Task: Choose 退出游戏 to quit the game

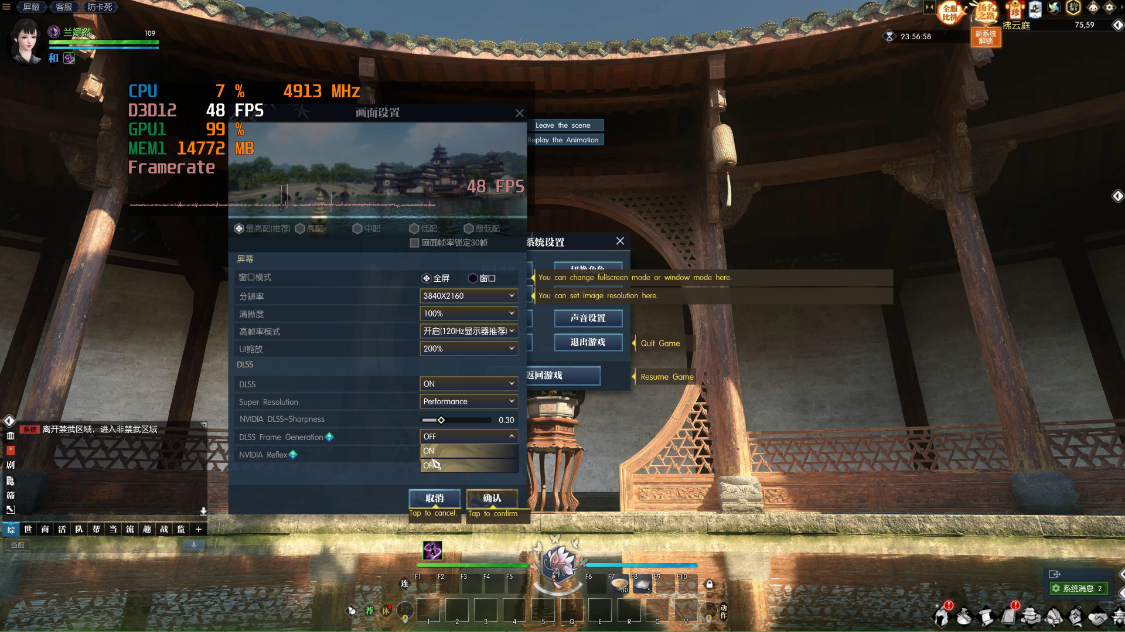Action: [x=588, y=342]
